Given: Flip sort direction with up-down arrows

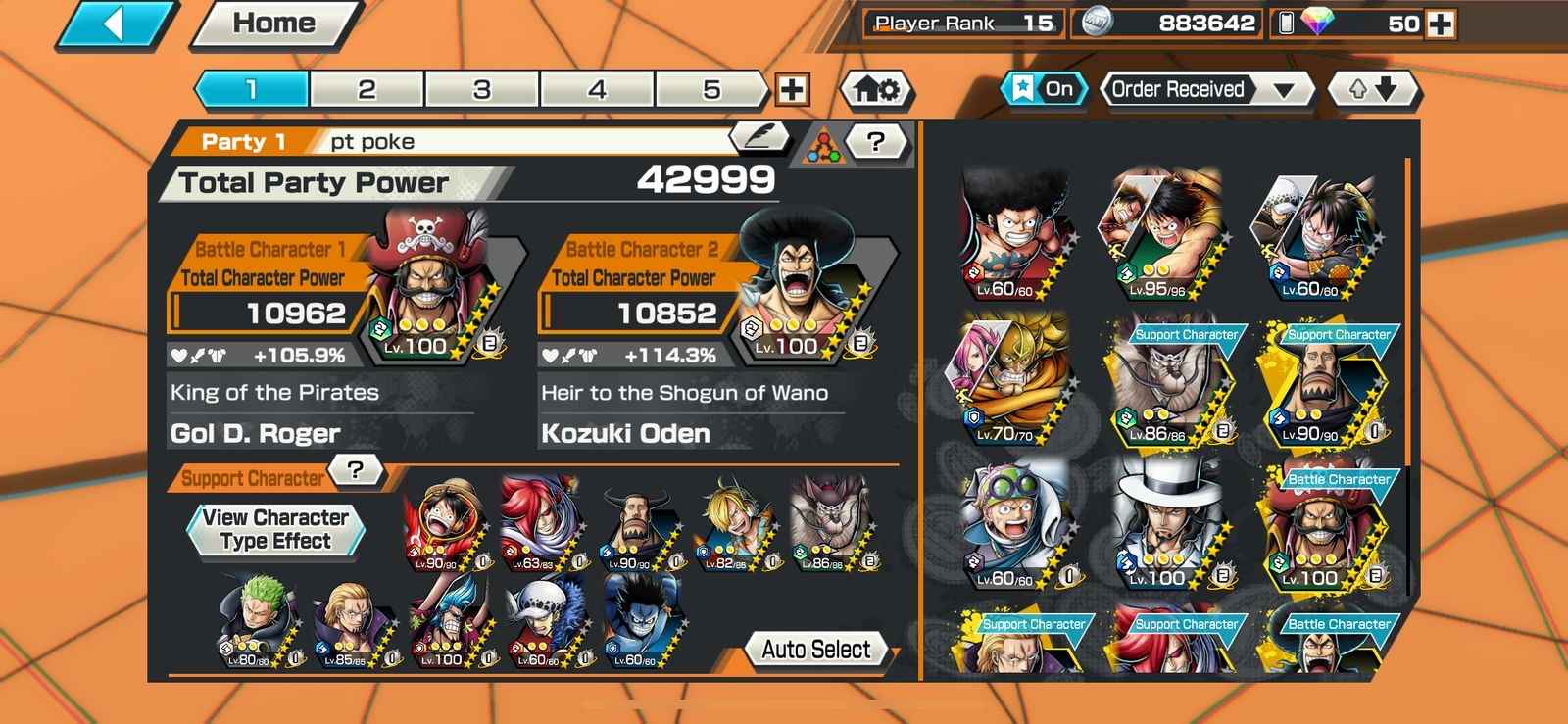Looking at the screenshot, I should (1372, 90).
